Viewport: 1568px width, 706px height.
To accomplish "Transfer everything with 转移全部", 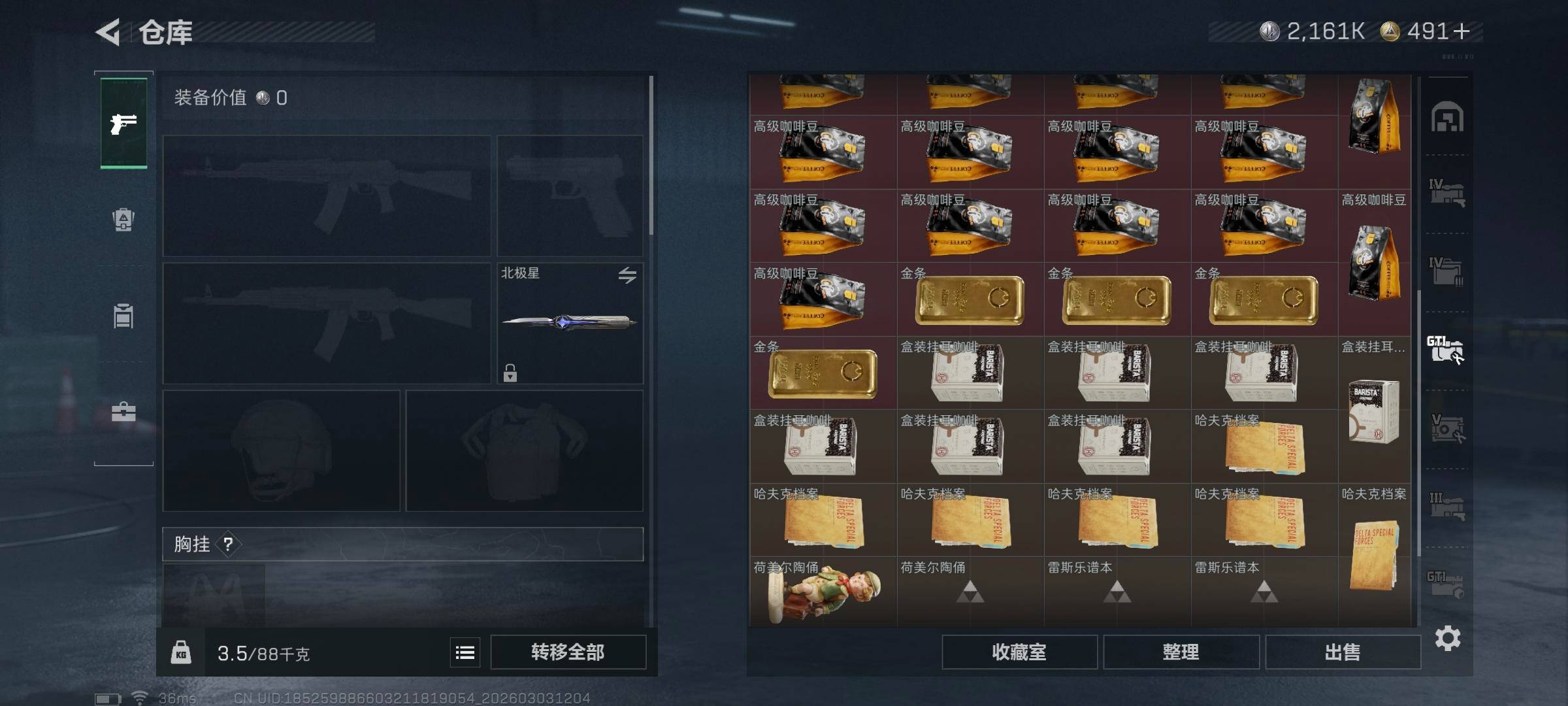I will [x=568, y=652].
